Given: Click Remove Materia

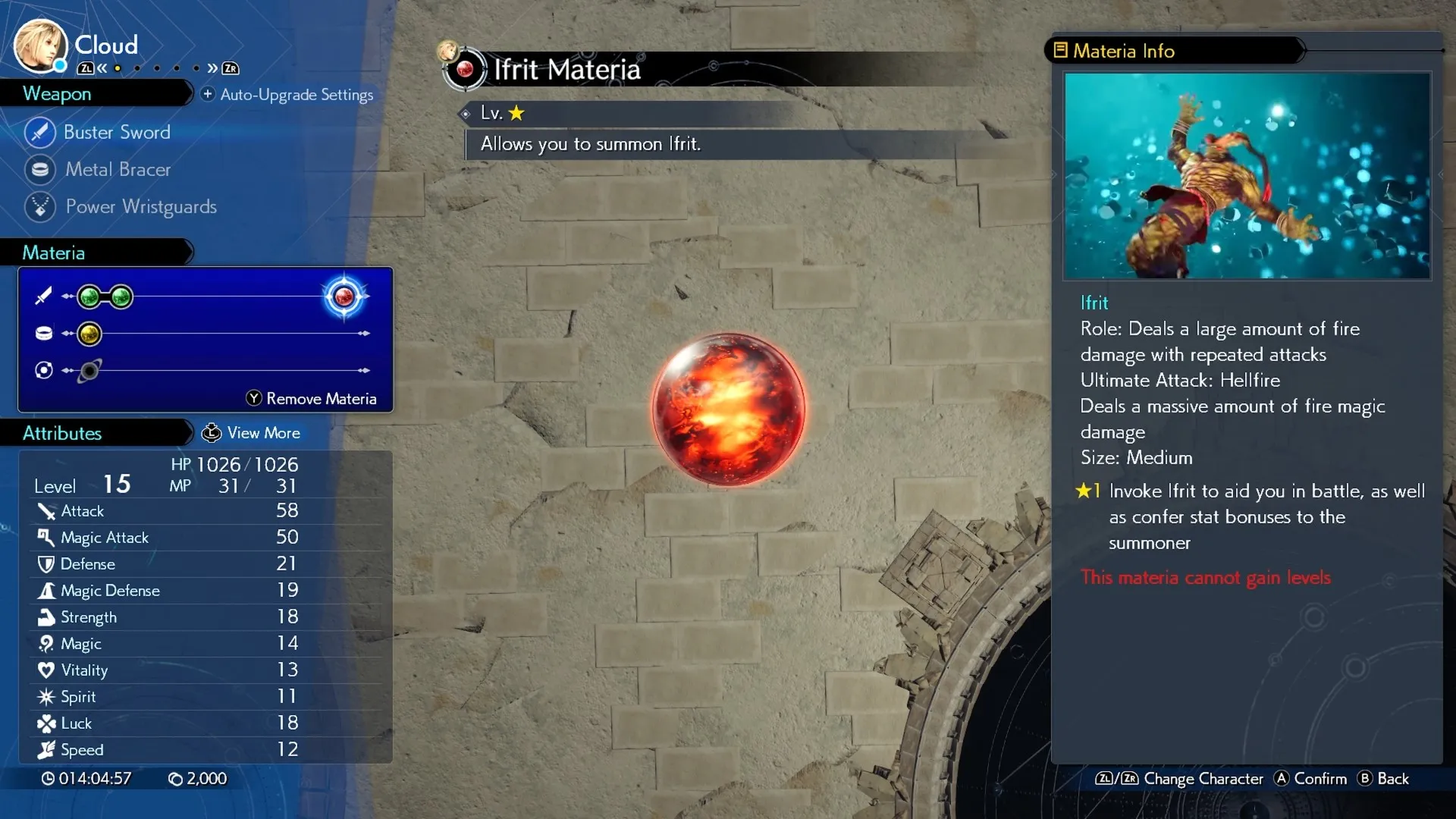Looking at the screenshot, I should (312, 399).
